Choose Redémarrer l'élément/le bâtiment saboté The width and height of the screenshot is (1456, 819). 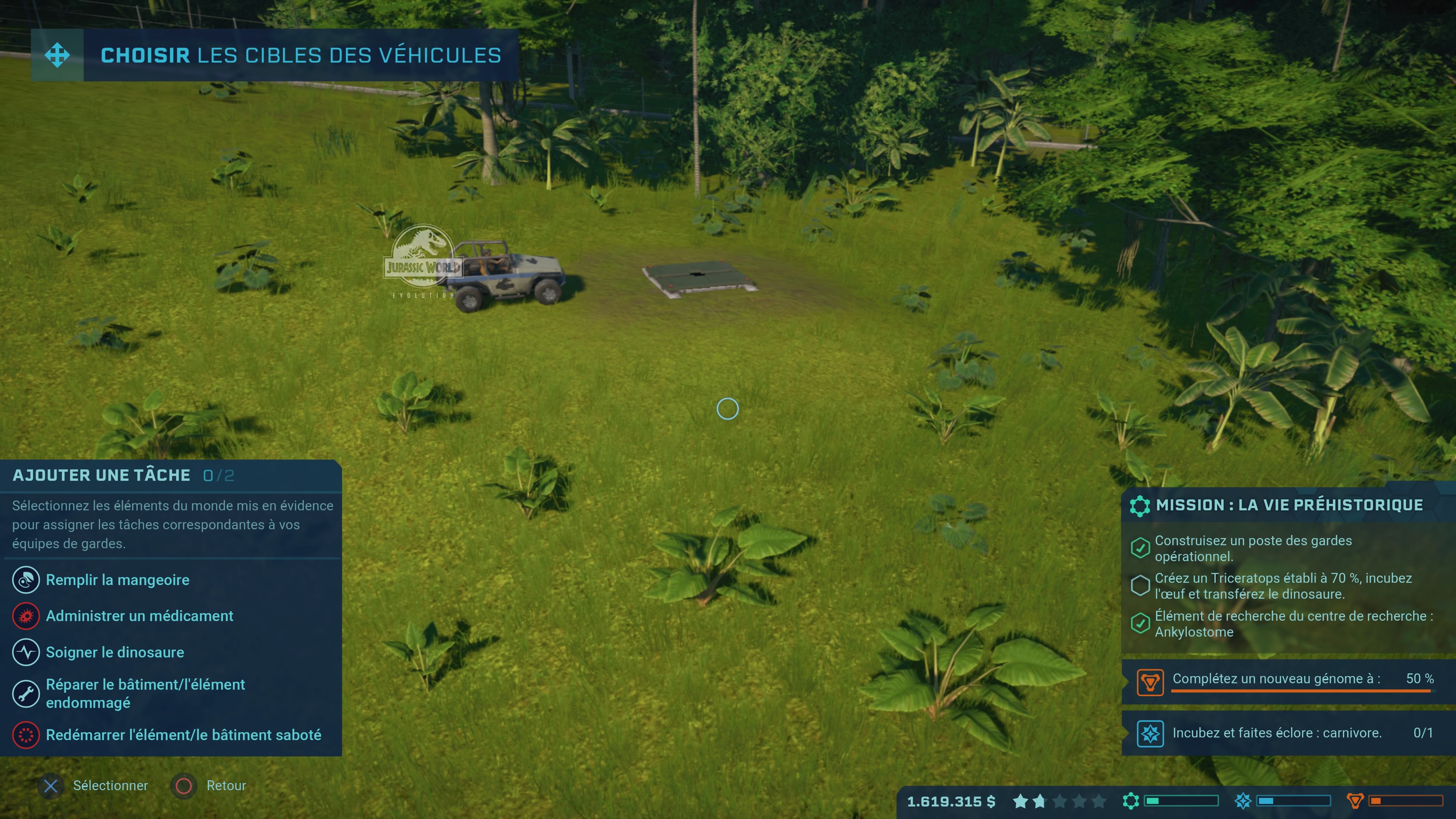pyautogui.click(x=183, y=735)
